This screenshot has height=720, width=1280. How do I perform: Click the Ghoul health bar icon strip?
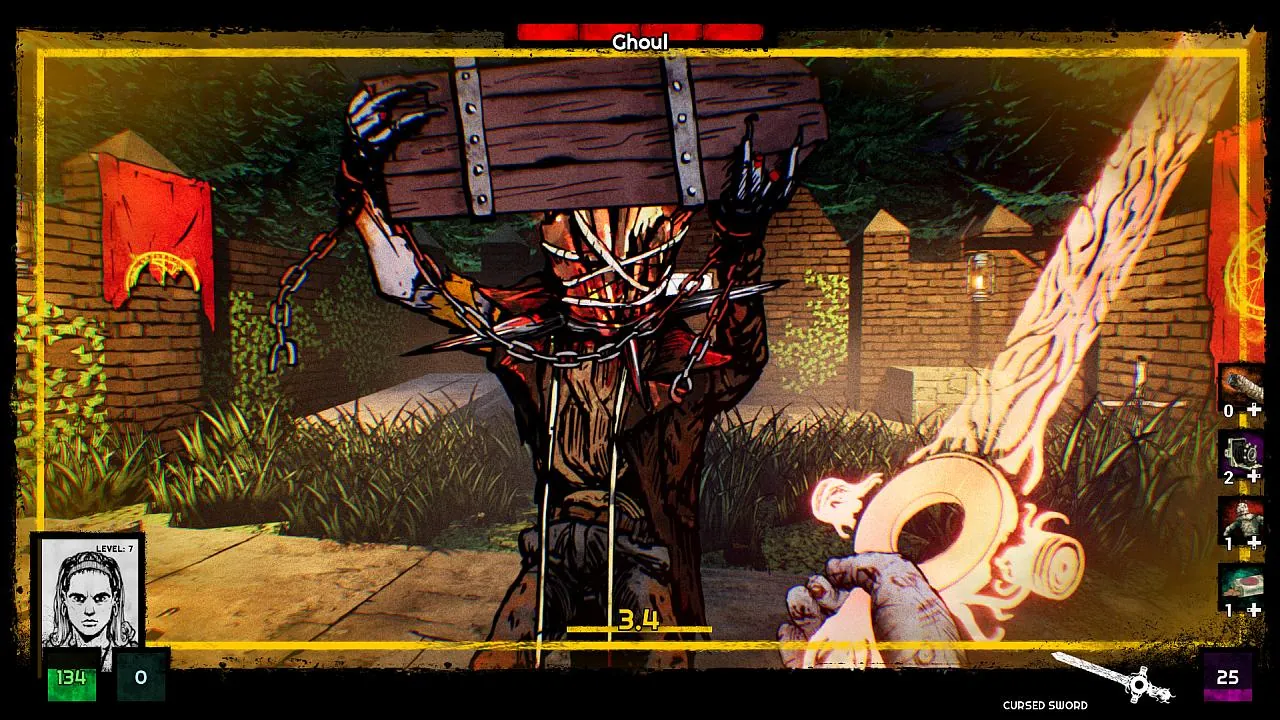pos(640,28)
